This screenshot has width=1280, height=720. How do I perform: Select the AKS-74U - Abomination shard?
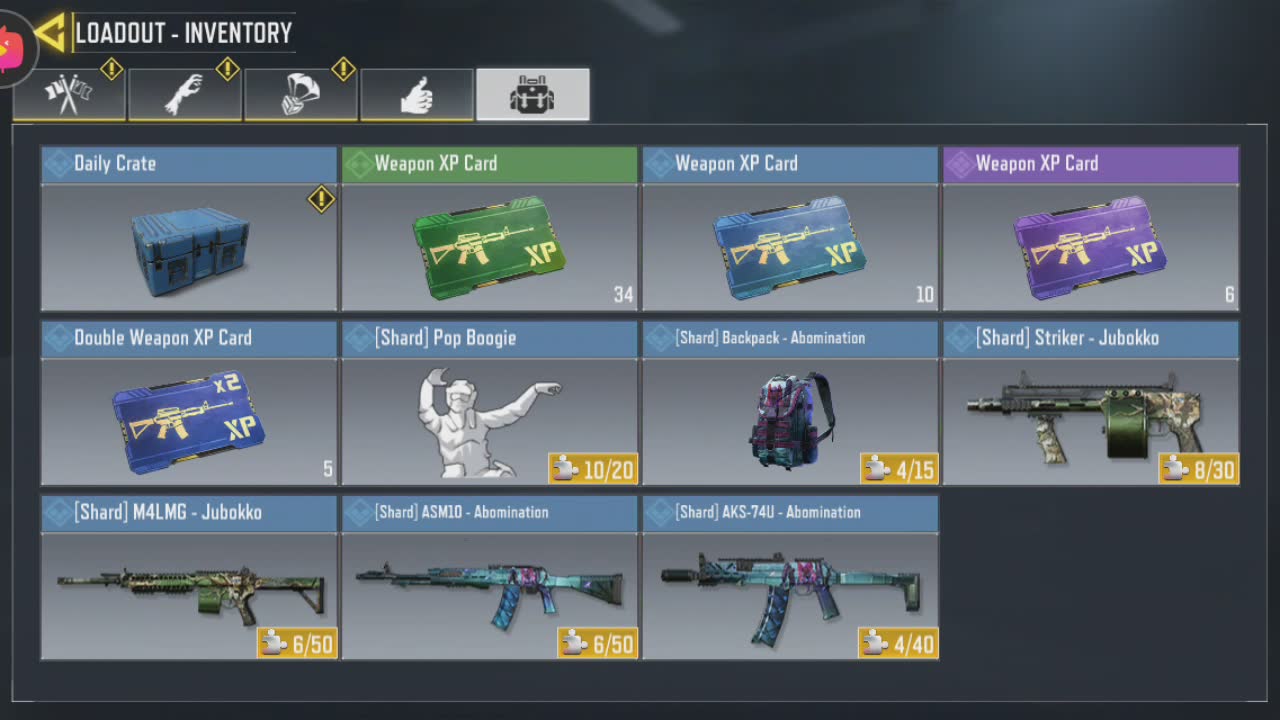tap(790, 578)
